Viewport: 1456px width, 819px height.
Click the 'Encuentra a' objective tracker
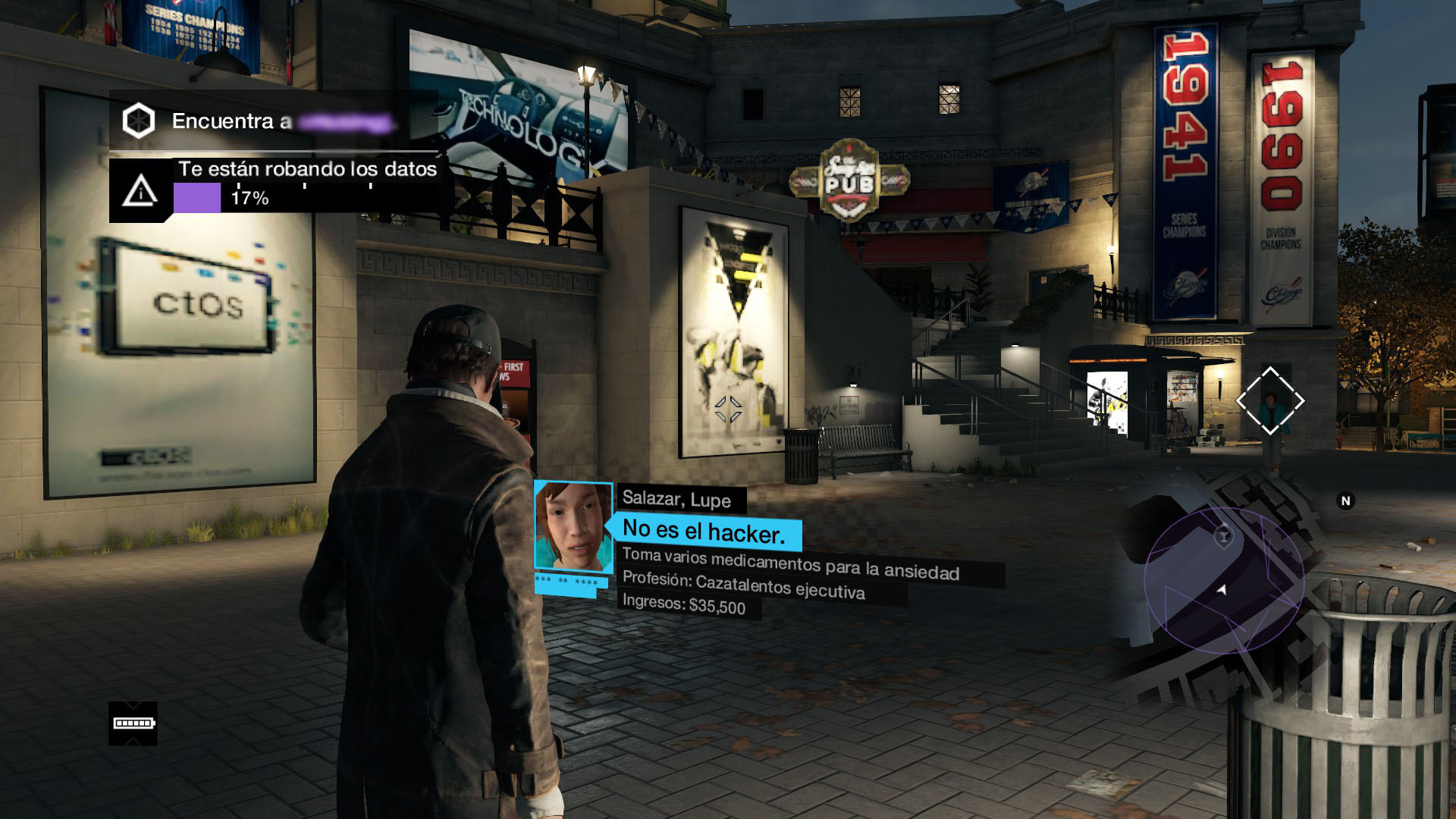(x=273, y=121)
